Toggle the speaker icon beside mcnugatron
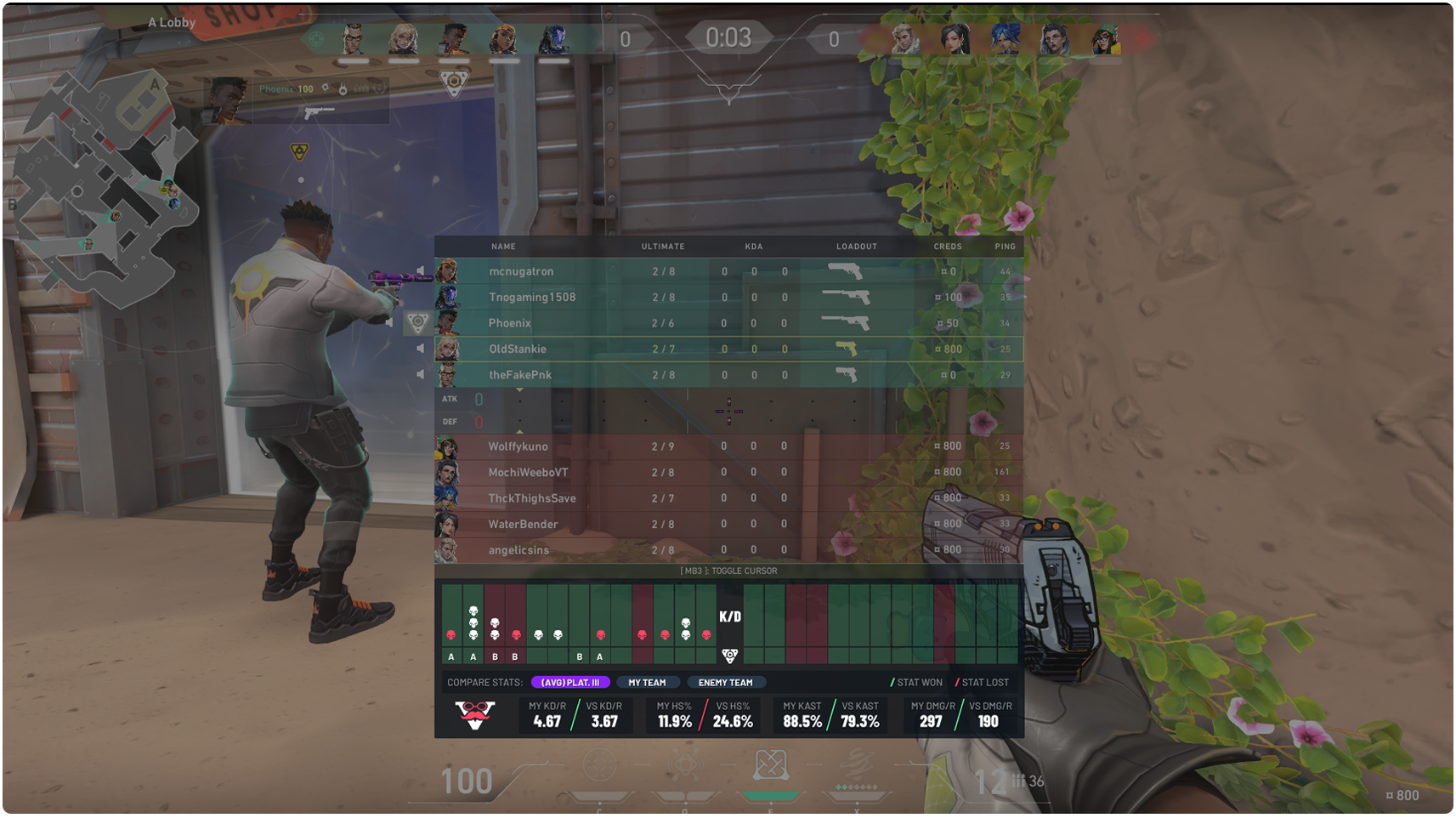The image size is (1456, 818). tap(421, 271)
